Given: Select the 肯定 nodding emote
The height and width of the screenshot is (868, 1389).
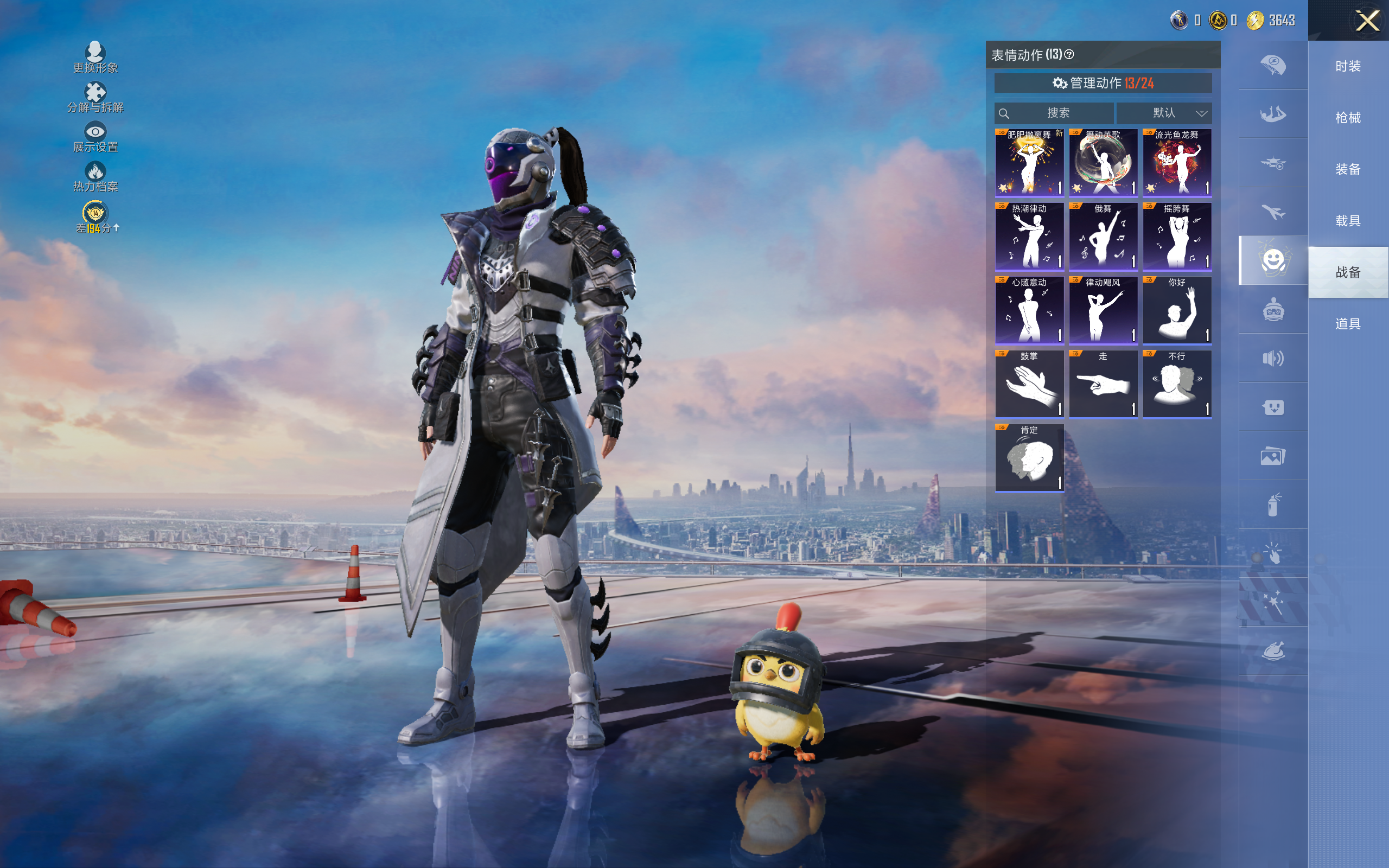Looking at the screenshot, I should click(x=1029, y=458).
